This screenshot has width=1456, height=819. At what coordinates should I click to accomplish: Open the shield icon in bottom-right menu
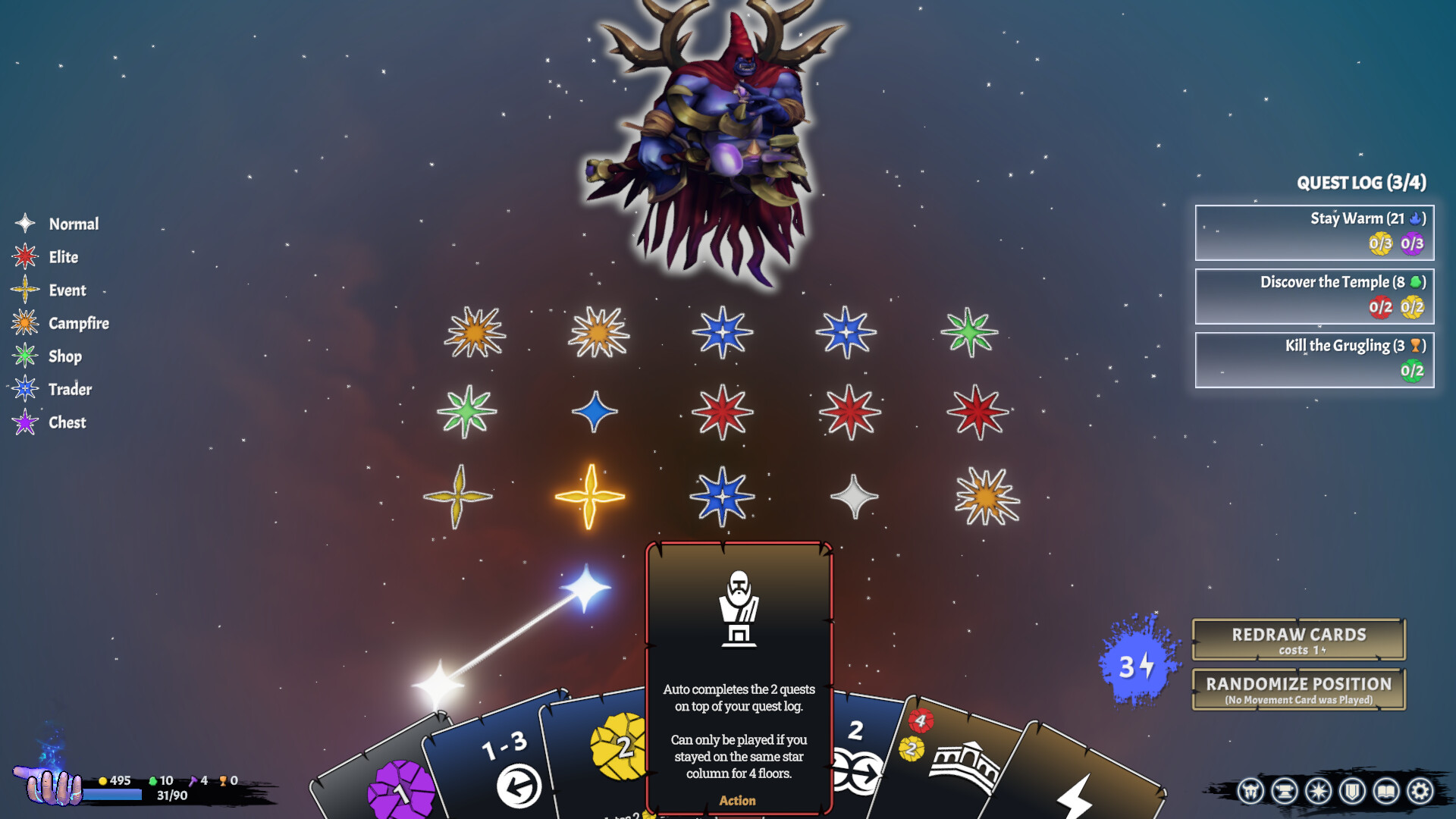coord(1351,791)
